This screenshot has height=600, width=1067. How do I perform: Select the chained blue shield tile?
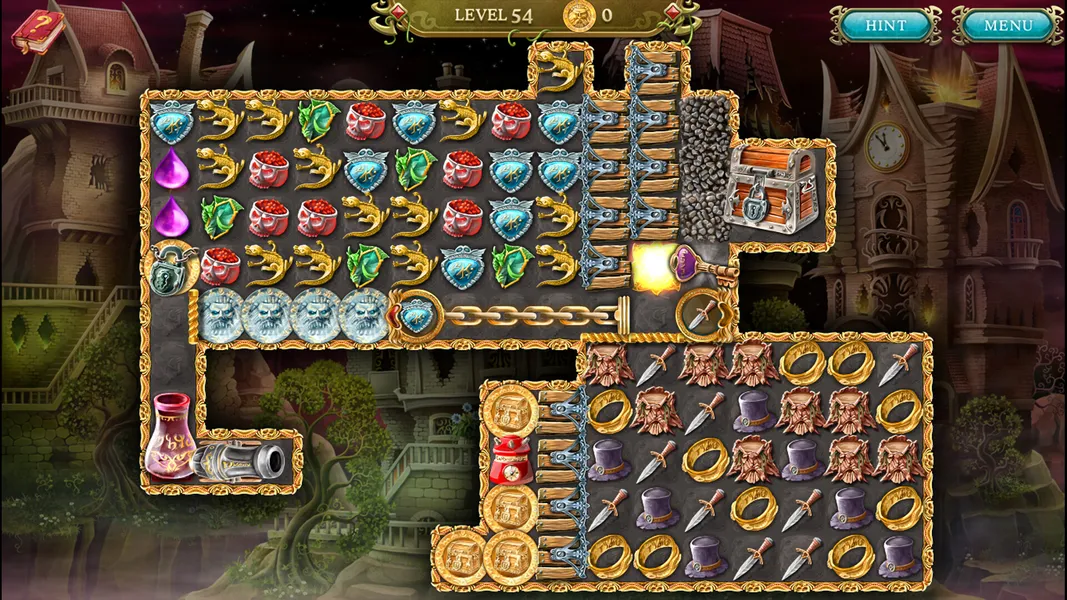click(414, 316)
